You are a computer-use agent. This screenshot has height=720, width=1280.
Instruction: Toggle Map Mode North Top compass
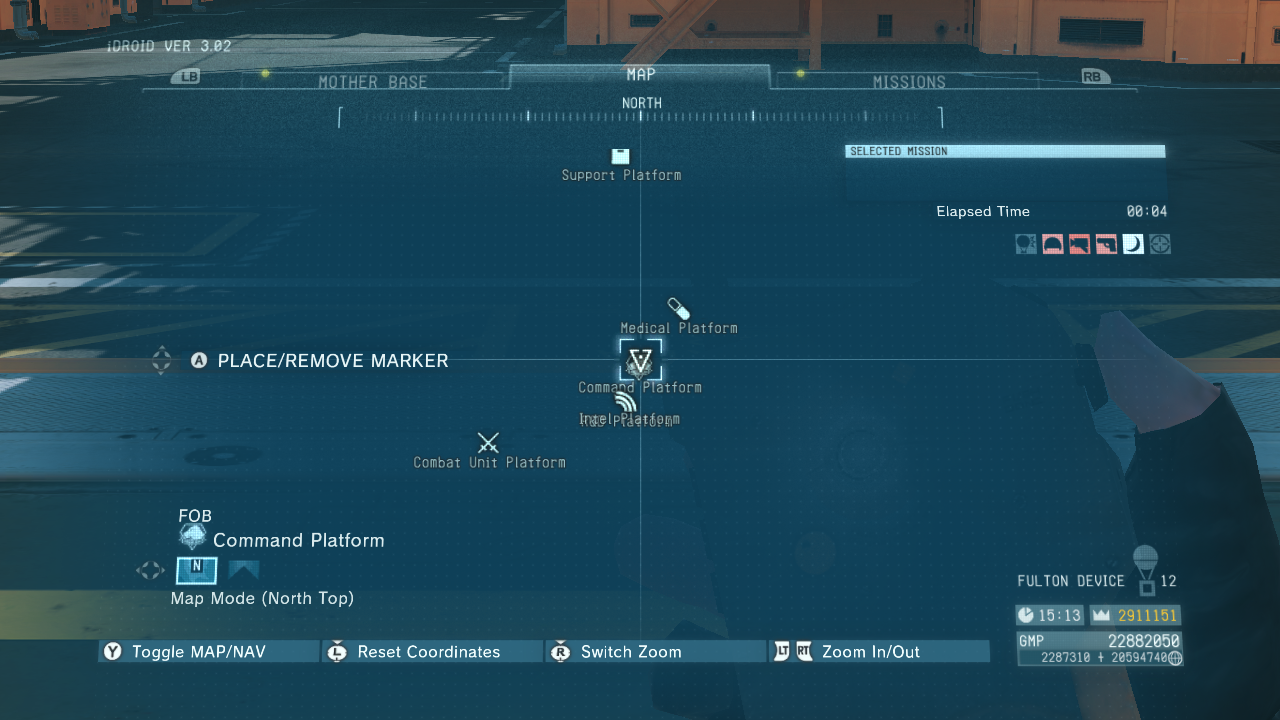point(196,570)
